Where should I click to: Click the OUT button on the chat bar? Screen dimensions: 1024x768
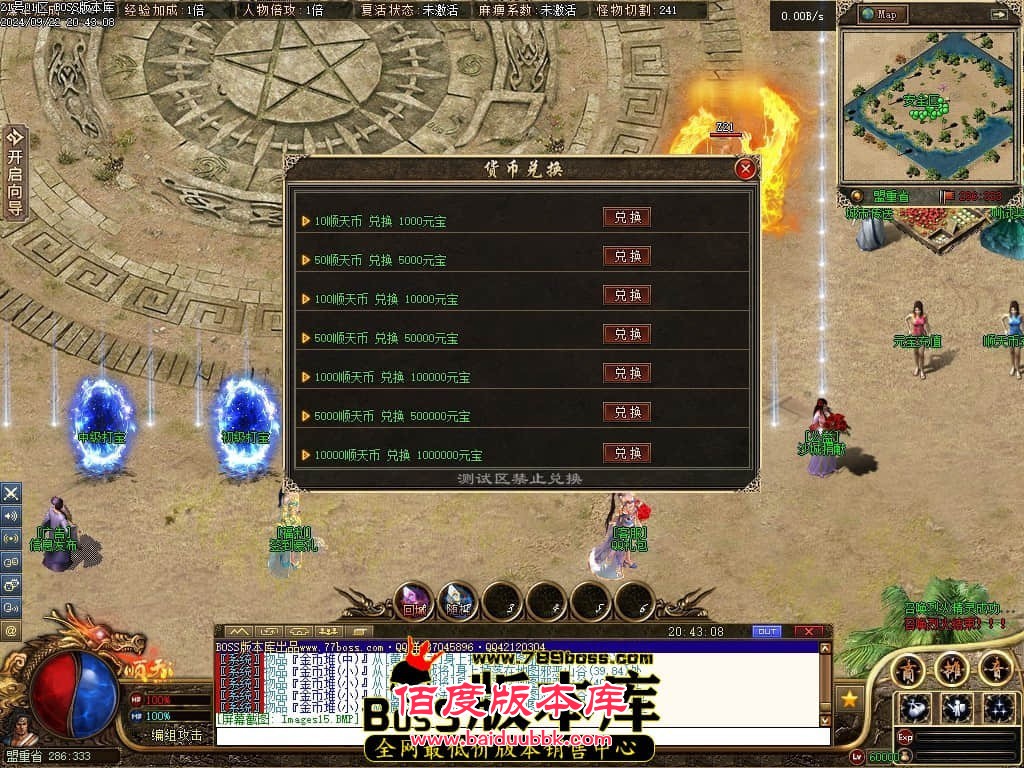[x=766, y=631]
